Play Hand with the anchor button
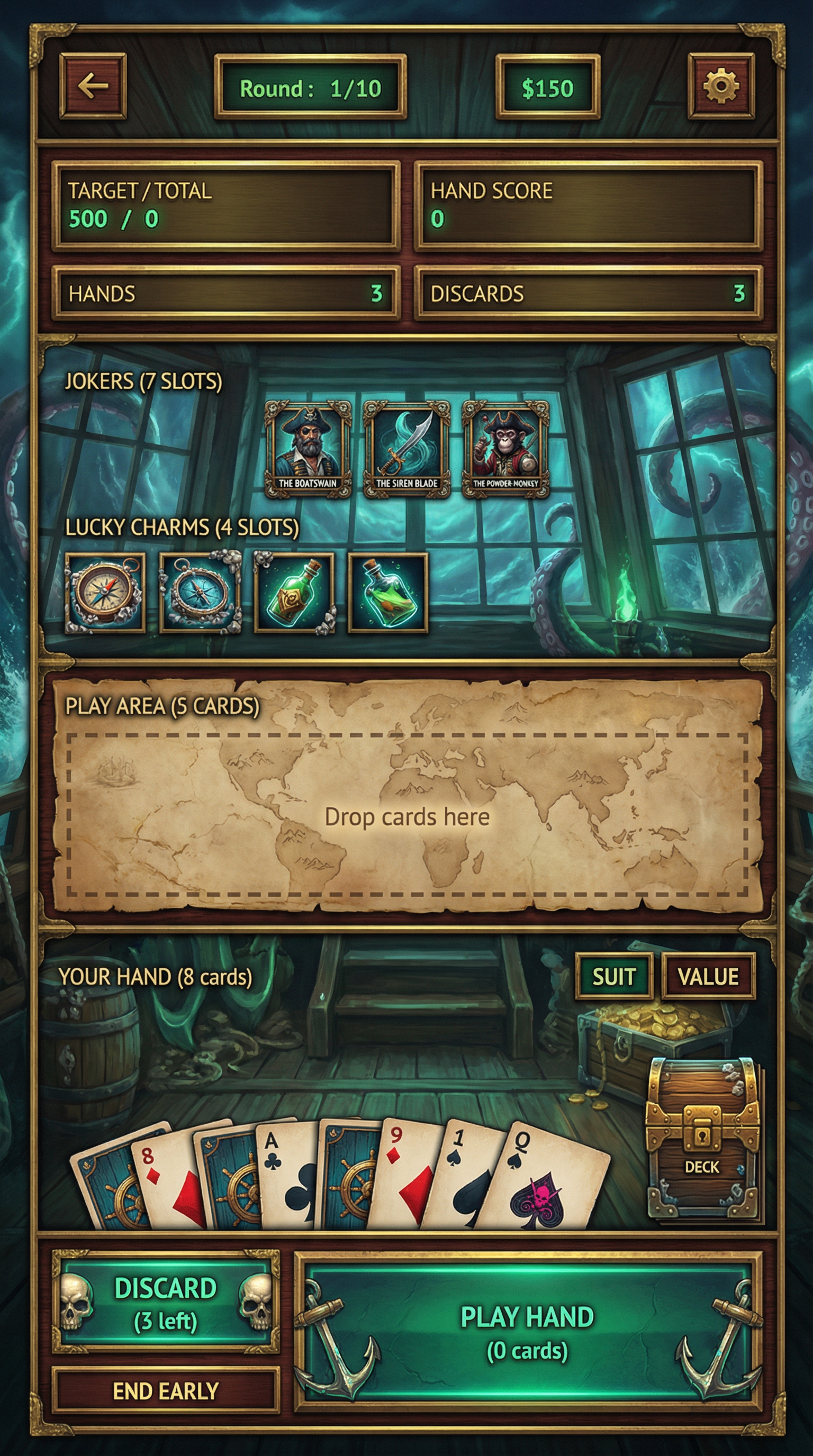Viewport: 813px width, 1456px height. tap(528, 1333)
